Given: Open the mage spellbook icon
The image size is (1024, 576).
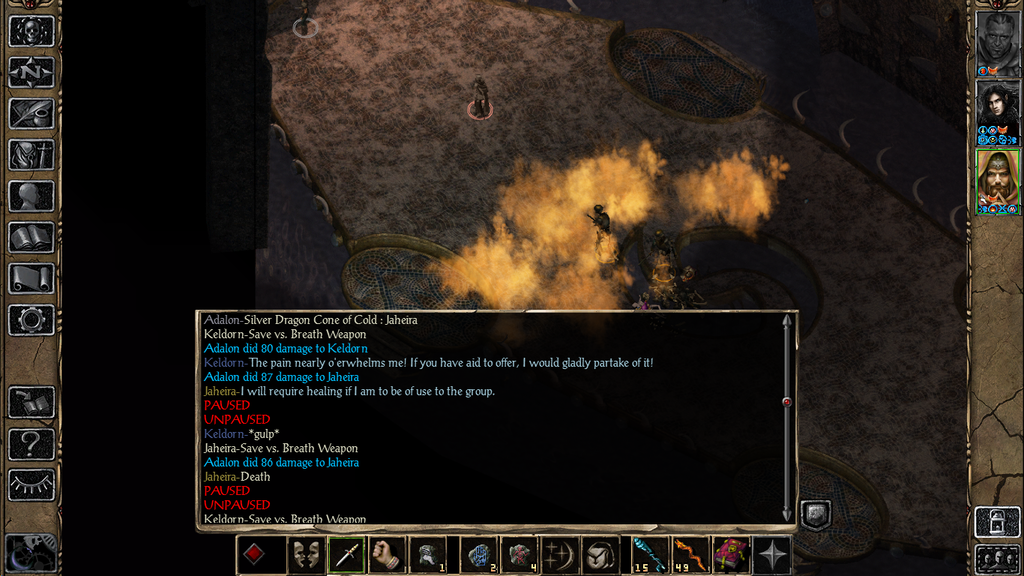Looking at the screenshot, I should point(31,237).
